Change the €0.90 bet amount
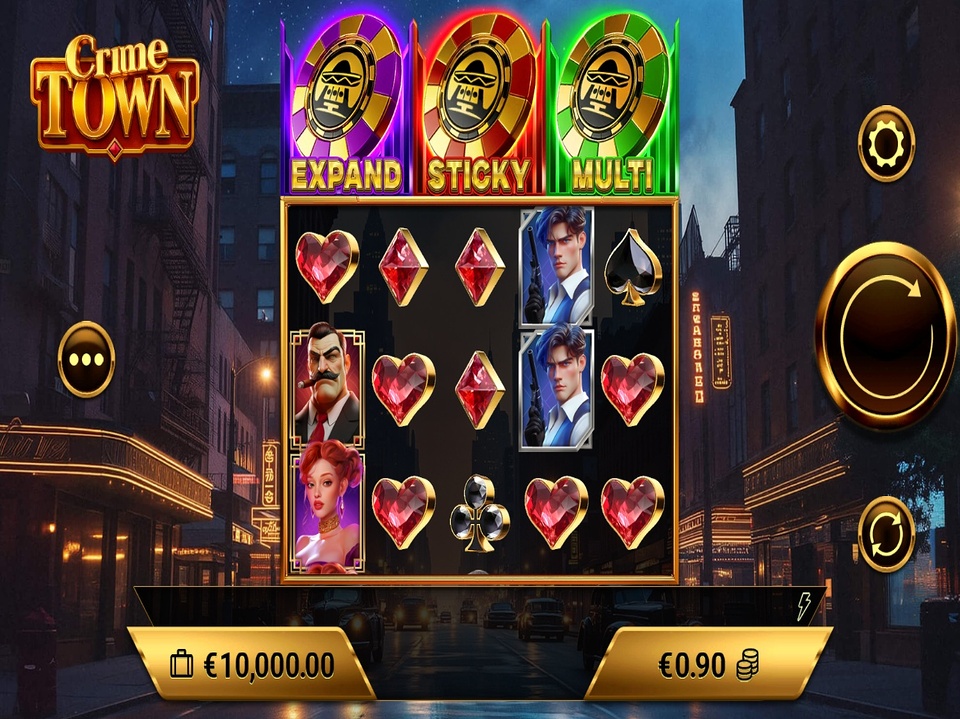The width and height of the screenshot is (960, 719). coord(708,665)
